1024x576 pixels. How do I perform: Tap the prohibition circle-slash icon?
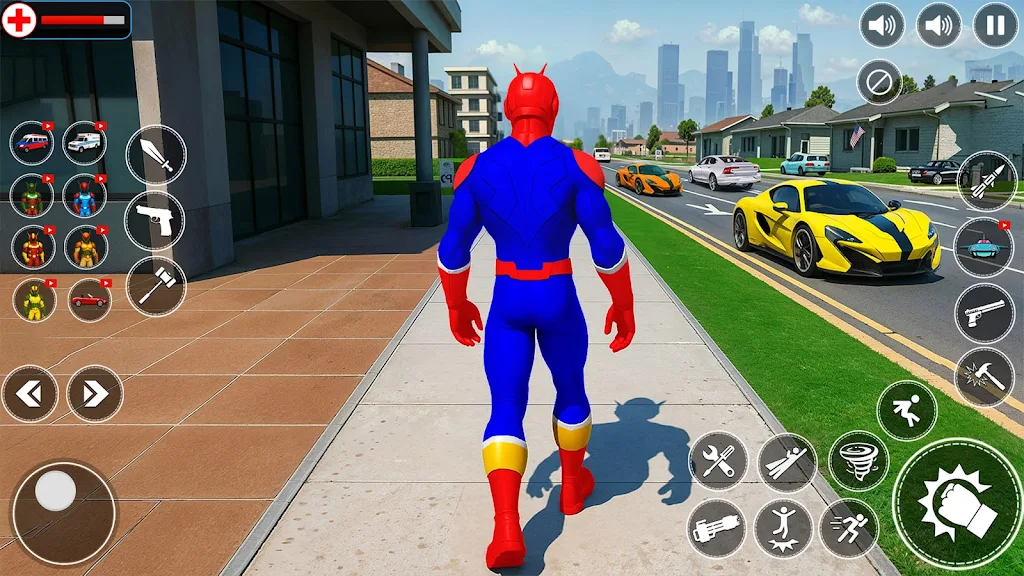pyautogui.click(x=880, y=82)
